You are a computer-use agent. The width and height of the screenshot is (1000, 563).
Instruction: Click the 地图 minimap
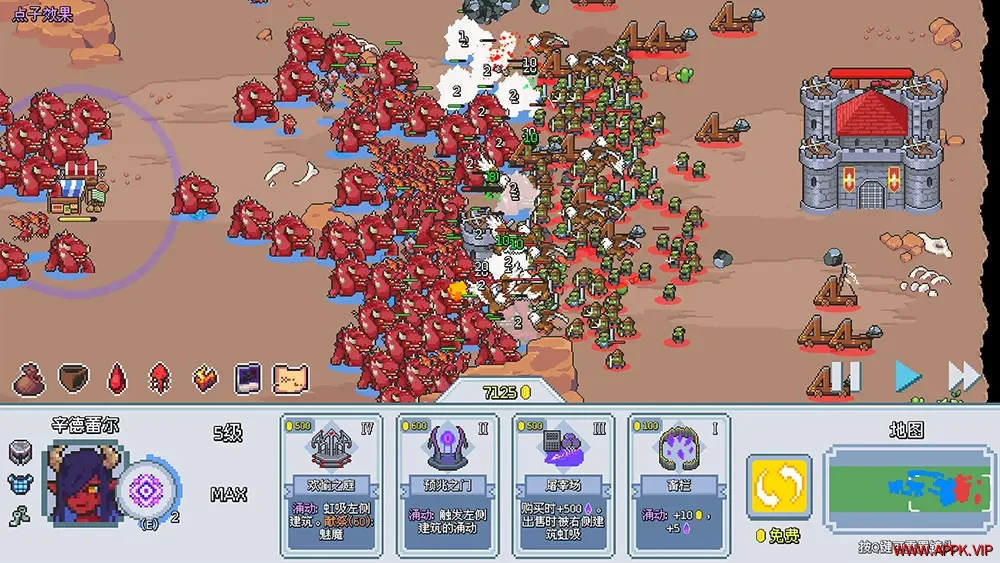coord(906,489)
